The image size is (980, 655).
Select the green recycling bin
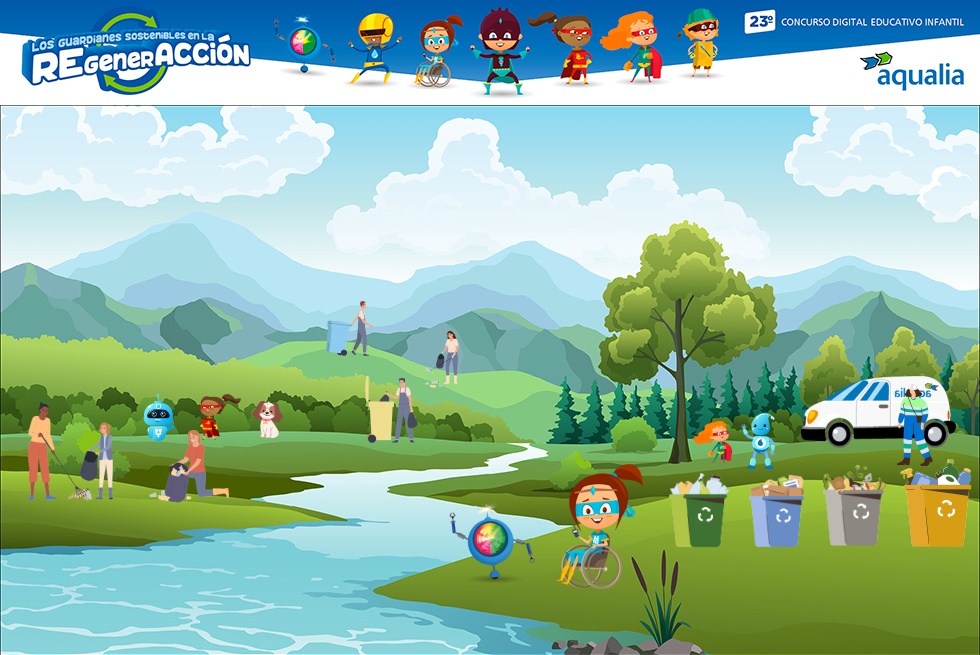[x=699, y=515]
